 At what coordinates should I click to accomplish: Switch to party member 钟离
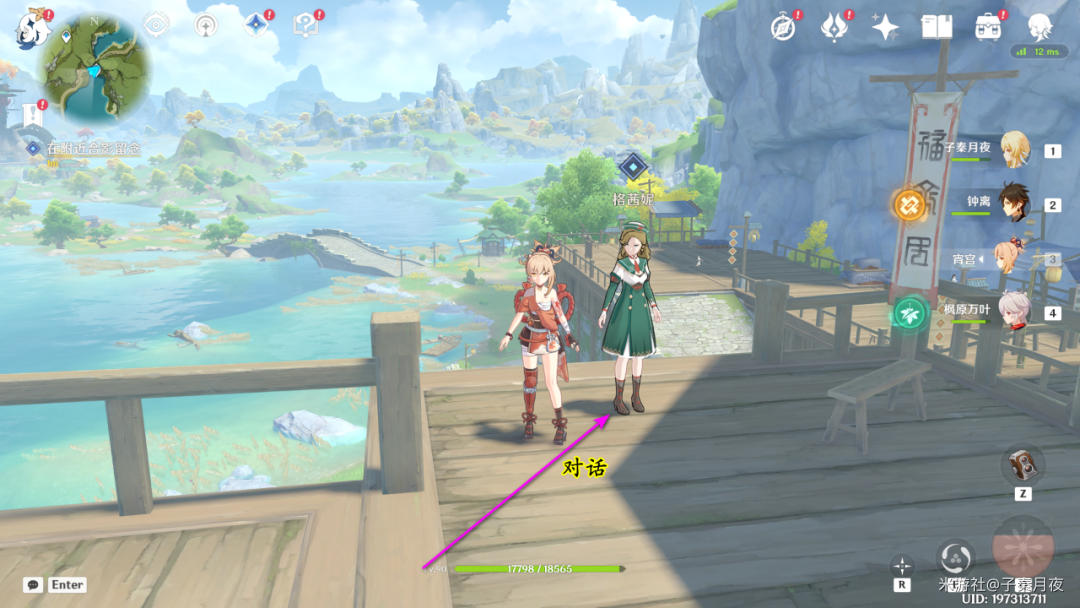click(x=1014, y=204)
